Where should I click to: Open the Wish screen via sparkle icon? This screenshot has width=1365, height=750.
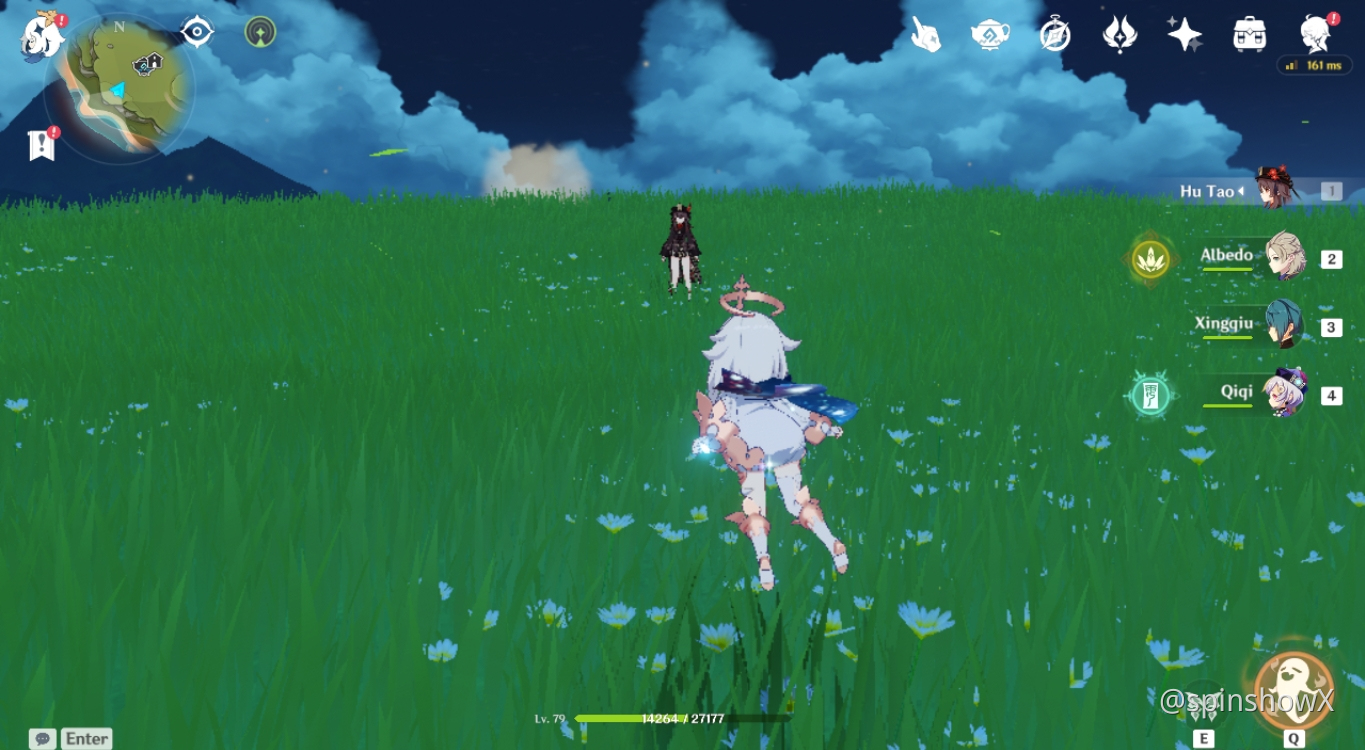[x=1185, y=32]
